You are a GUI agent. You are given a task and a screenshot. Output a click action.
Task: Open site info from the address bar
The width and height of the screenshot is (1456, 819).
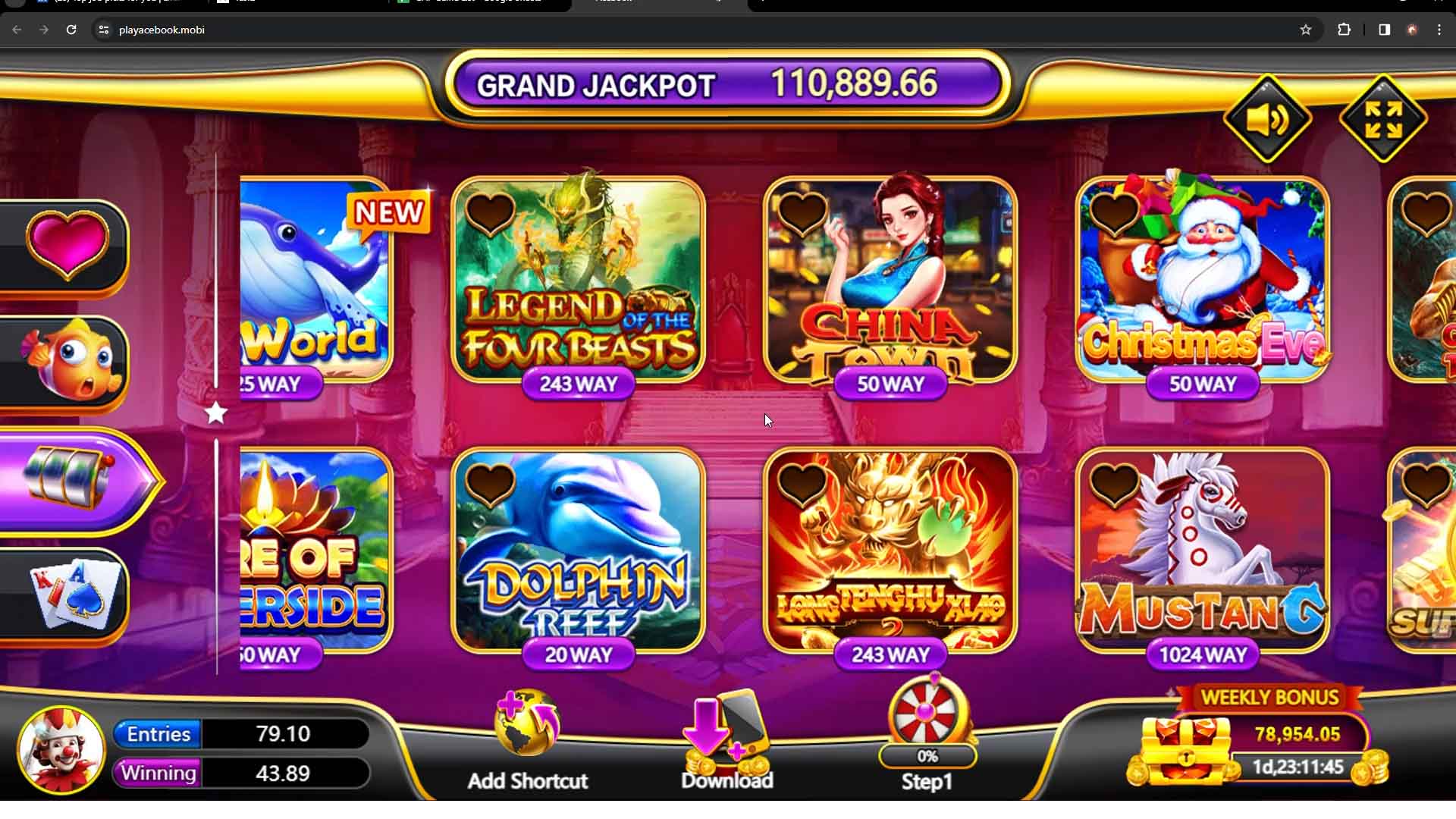pos(103,30)
